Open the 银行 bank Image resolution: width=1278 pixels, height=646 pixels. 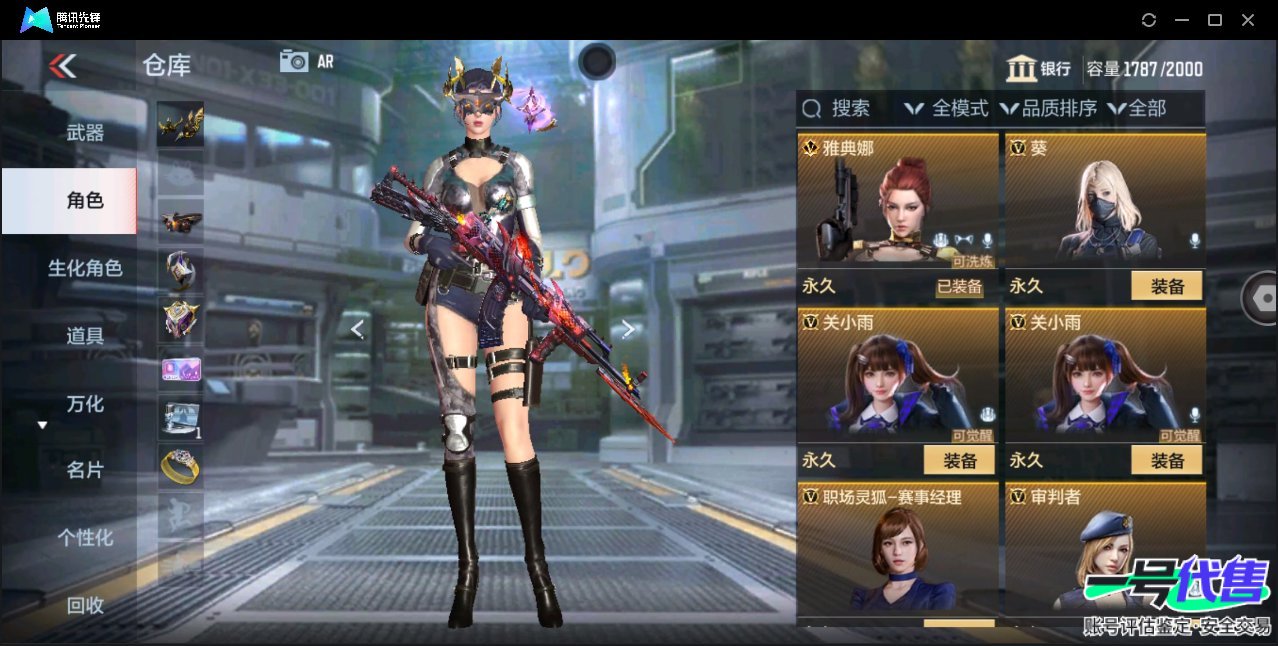[x=1039, y=69]
